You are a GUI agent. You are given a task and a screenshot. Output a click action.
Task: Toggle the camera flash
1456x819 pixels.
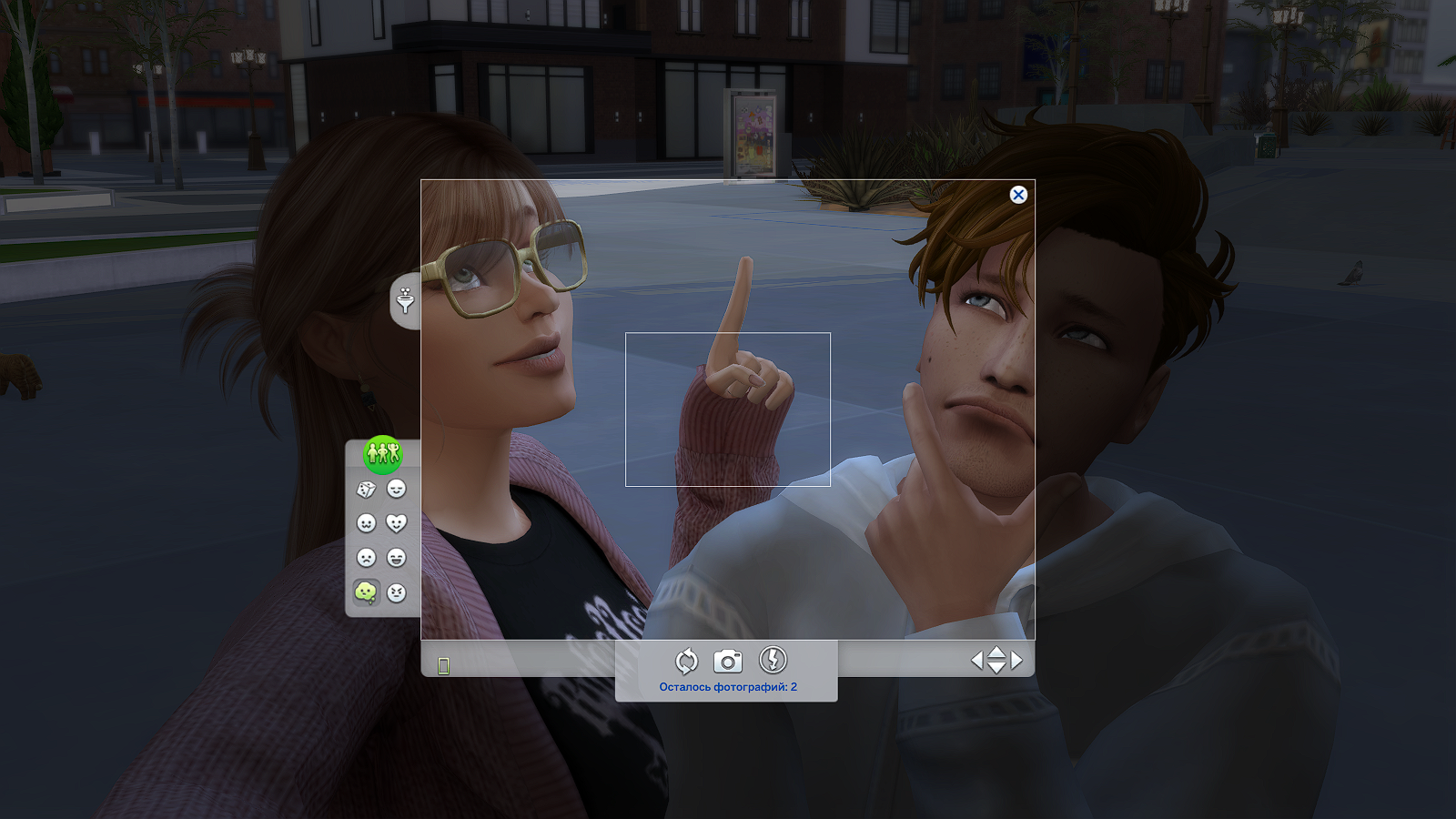[x=773, y=661]
